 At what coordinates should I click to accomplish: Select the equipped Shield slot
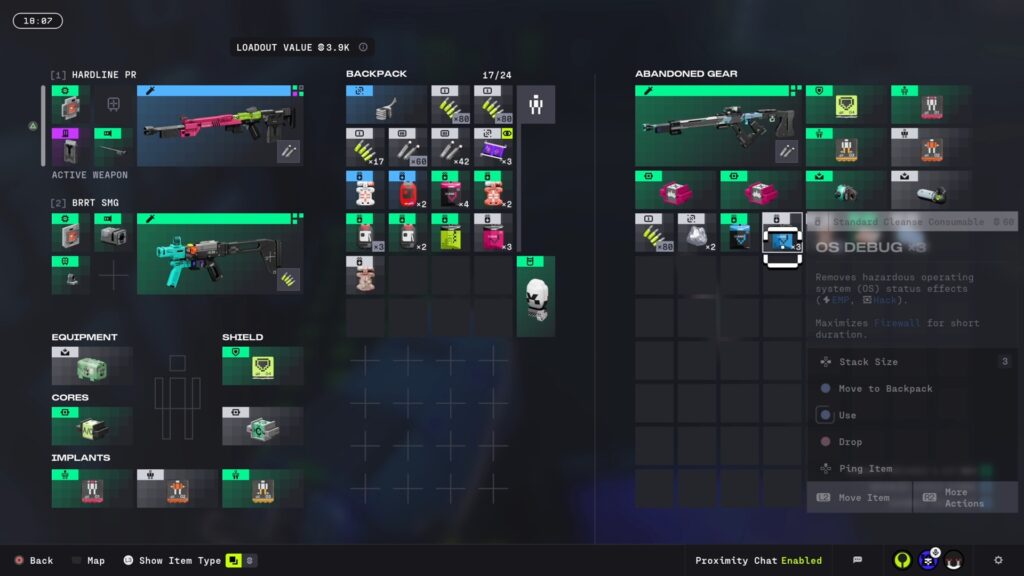click(x=263, y=367)
